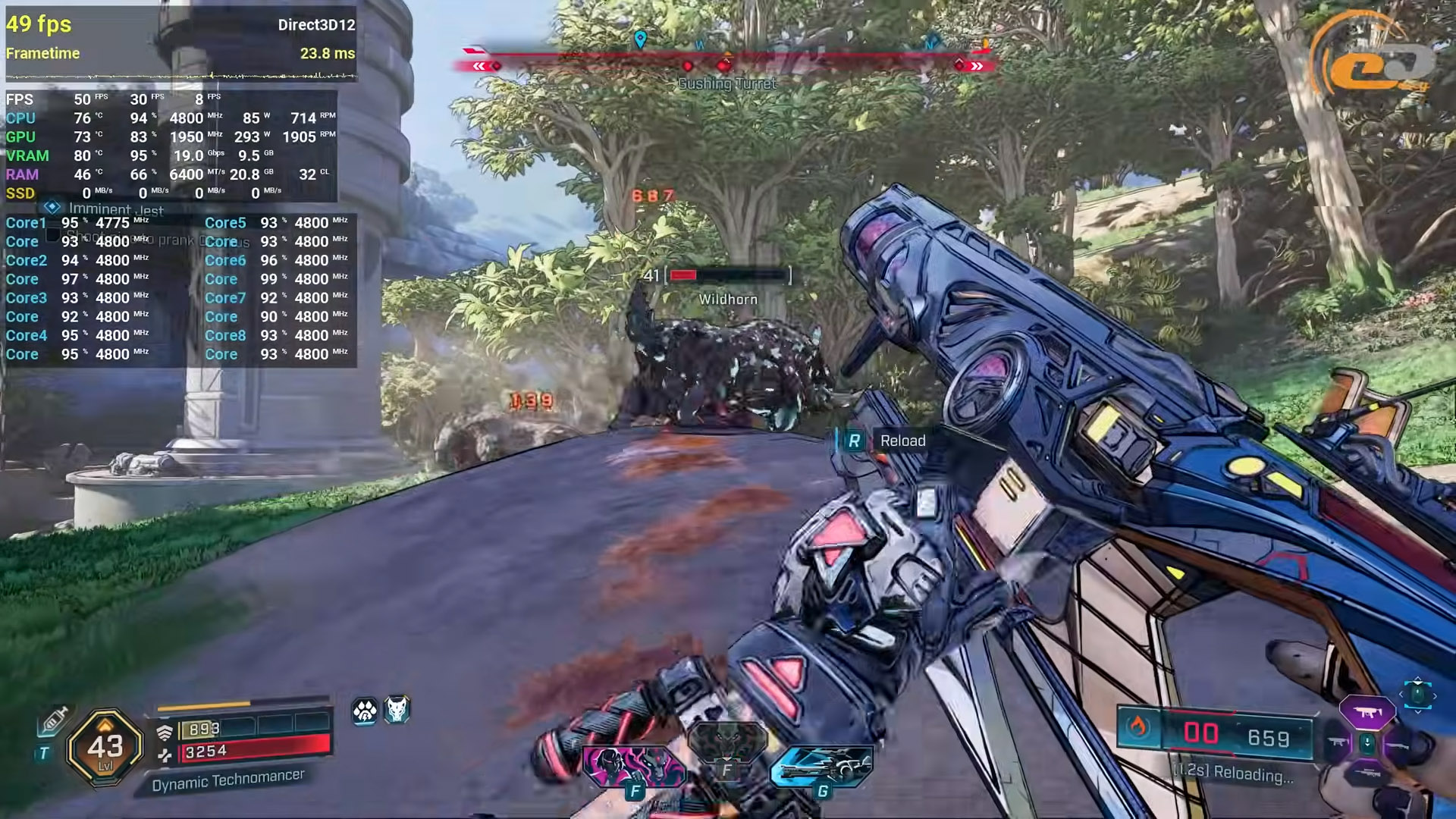Switch to the bottom weapon slot
1456x819 pixels.
tap(1367, 773)
